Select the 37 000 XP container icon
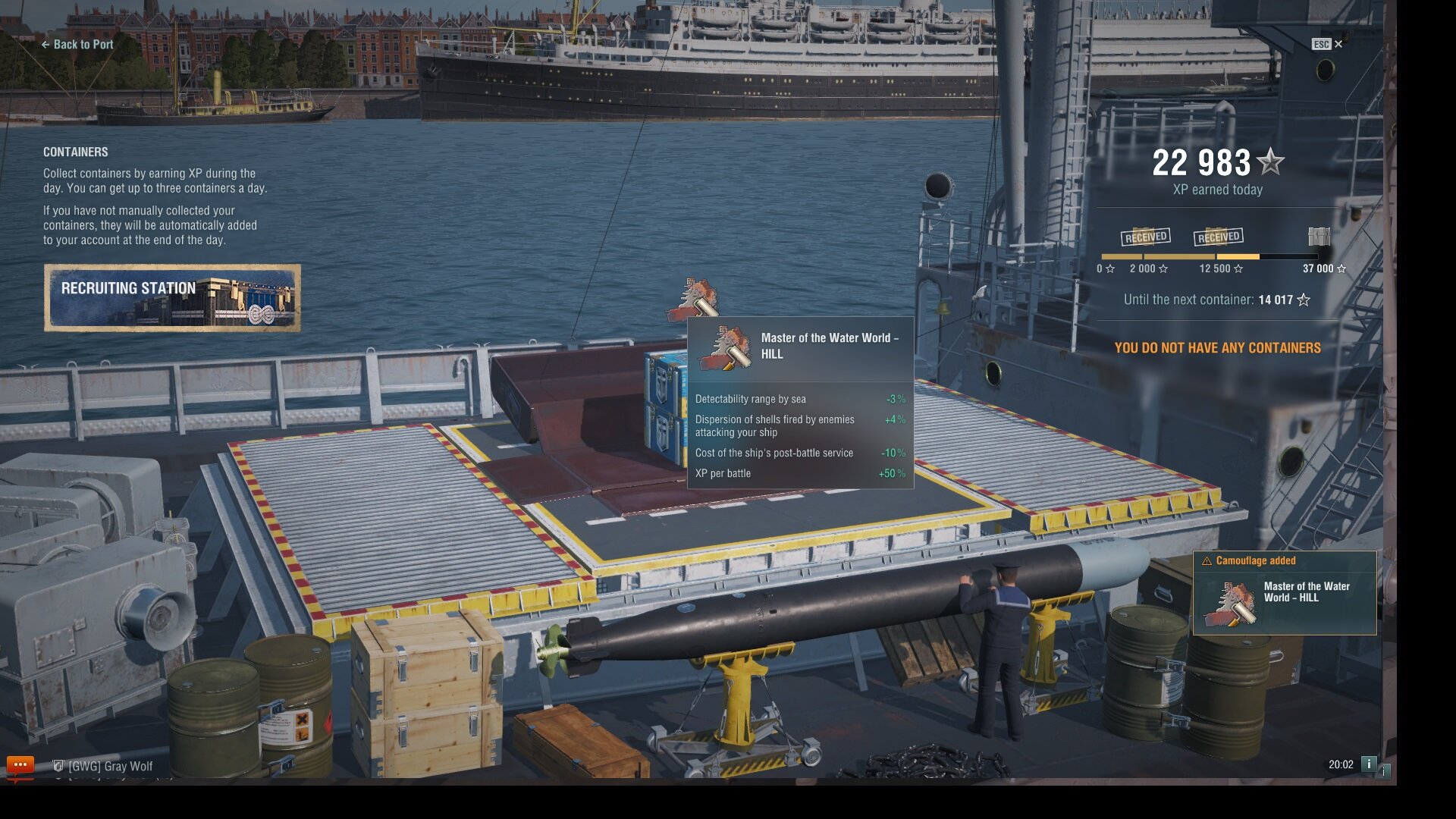Image resolution: width=1456 pixels, height=819 pixels. point(1319,237)
